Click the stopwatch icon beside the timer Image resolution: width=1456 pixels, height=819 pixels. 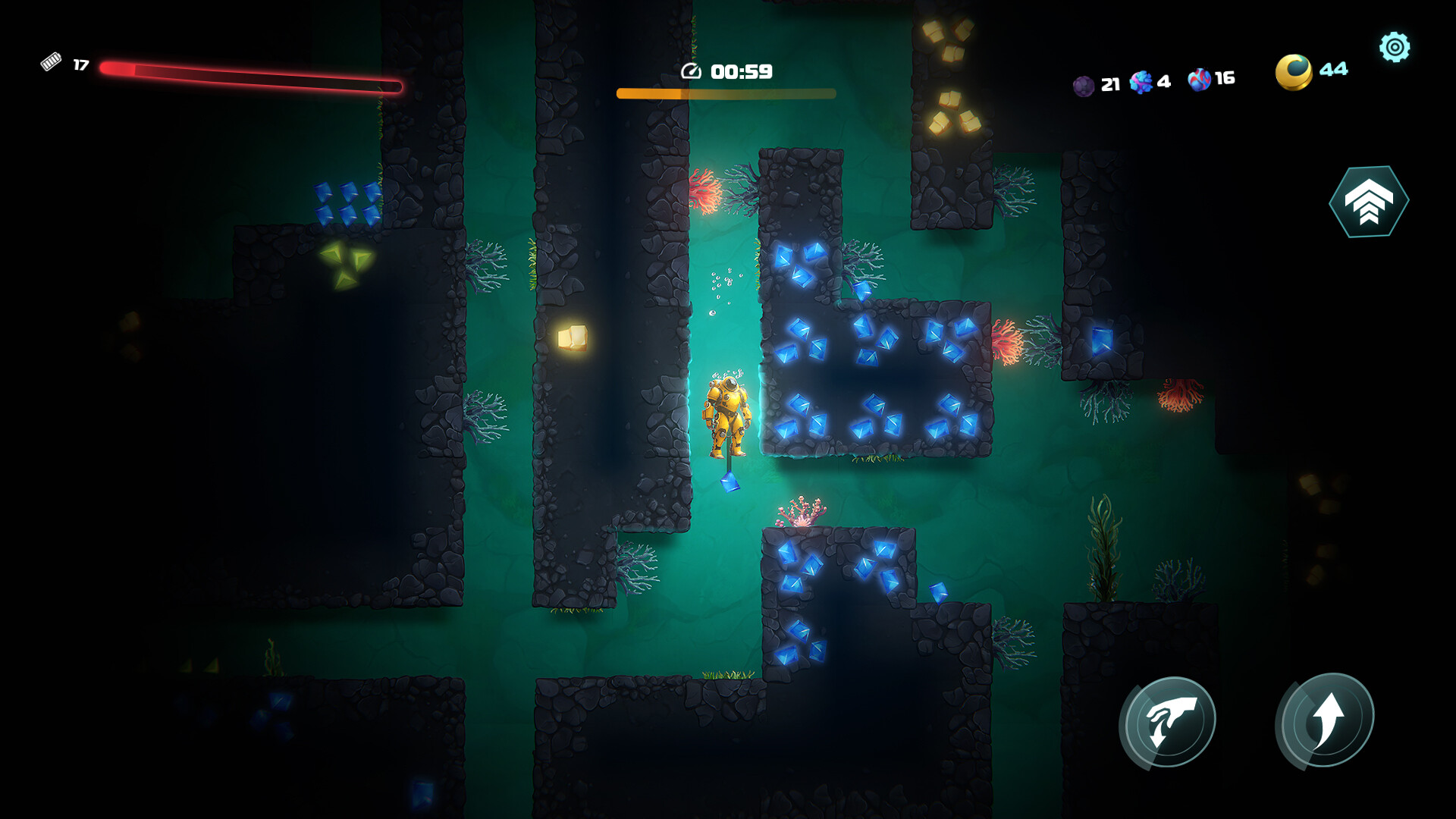(691, 72)
